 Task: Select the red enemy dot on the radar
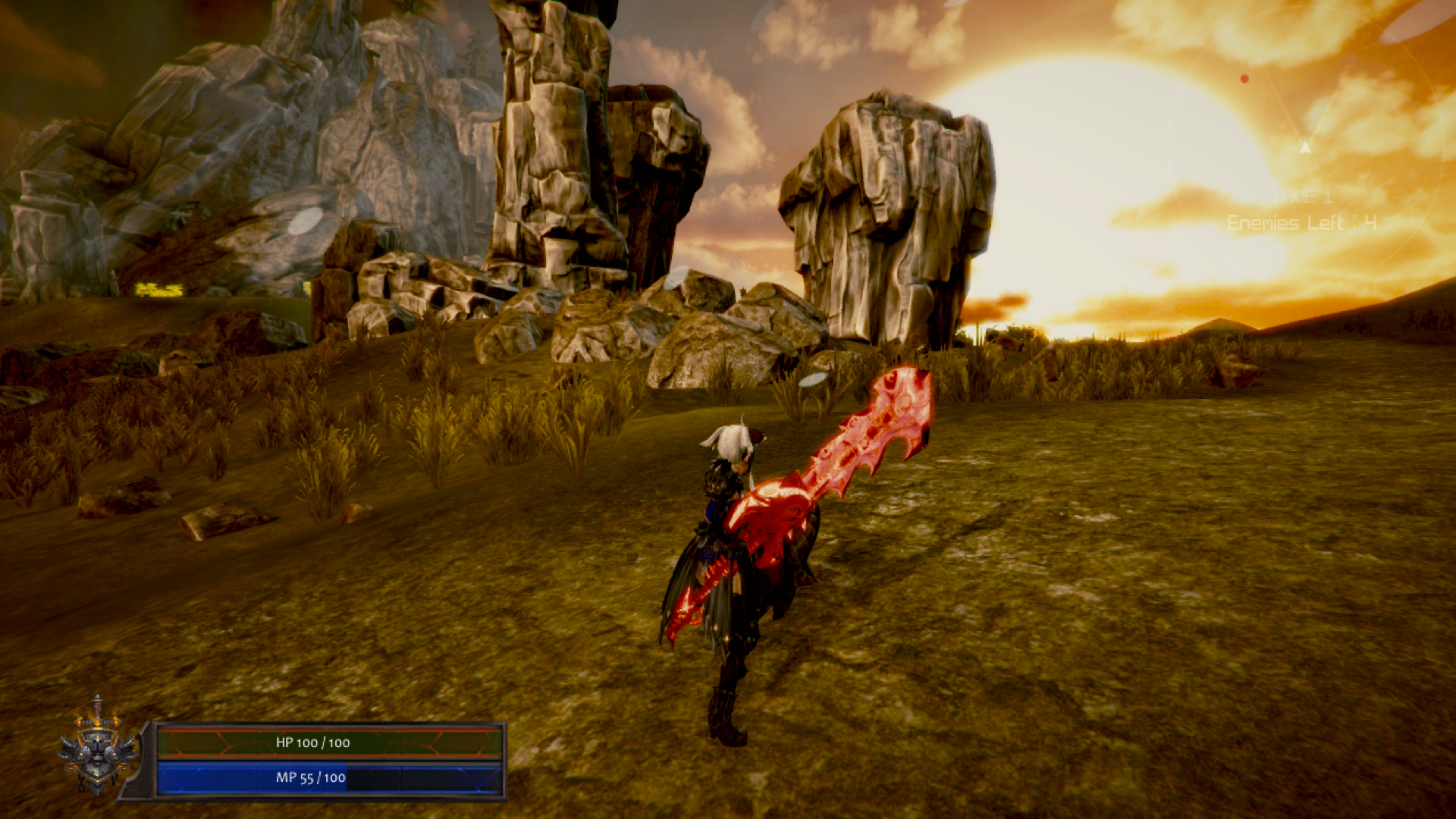[1244, 79]
